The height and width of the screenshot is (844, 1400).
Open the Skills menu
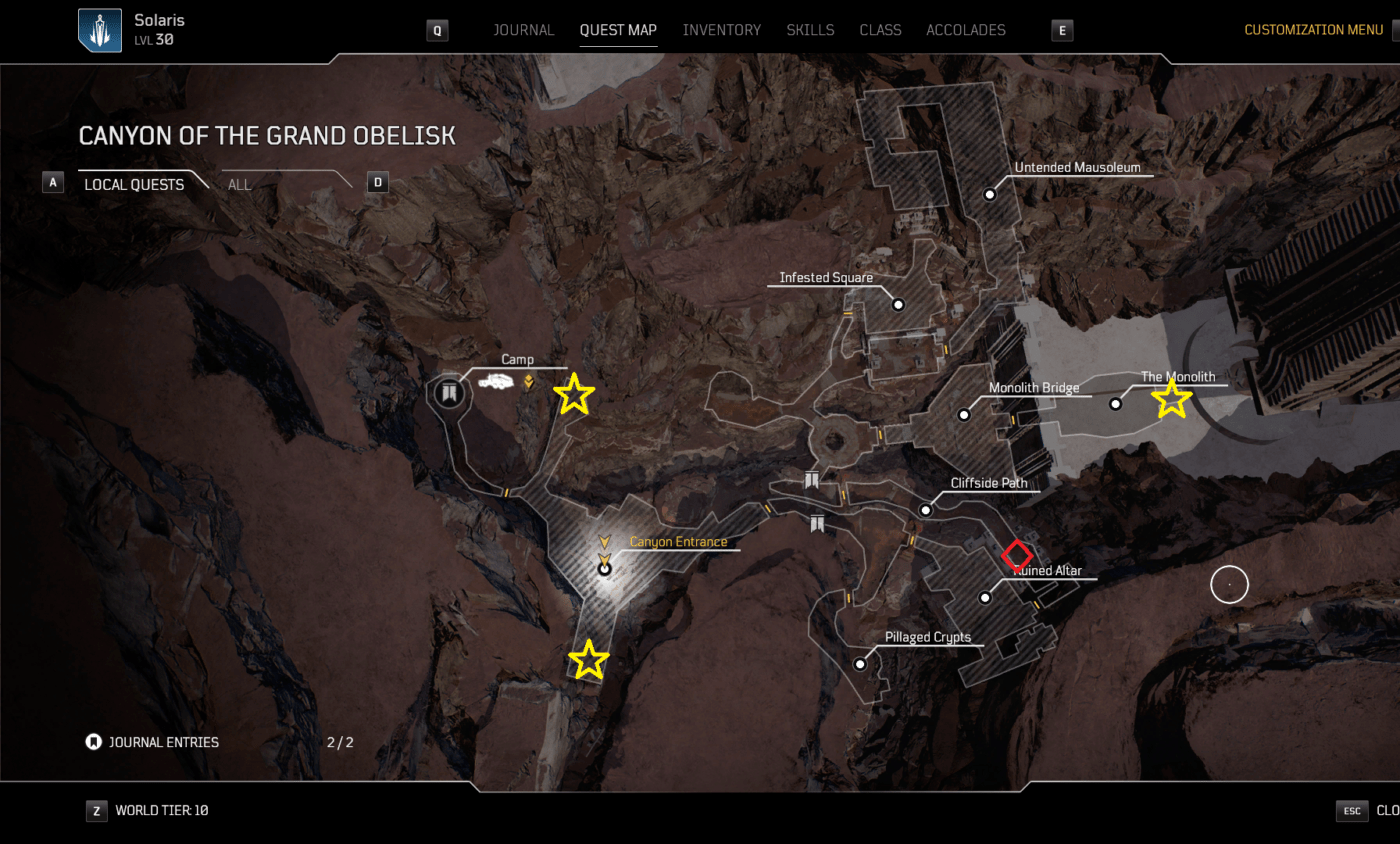810,30
